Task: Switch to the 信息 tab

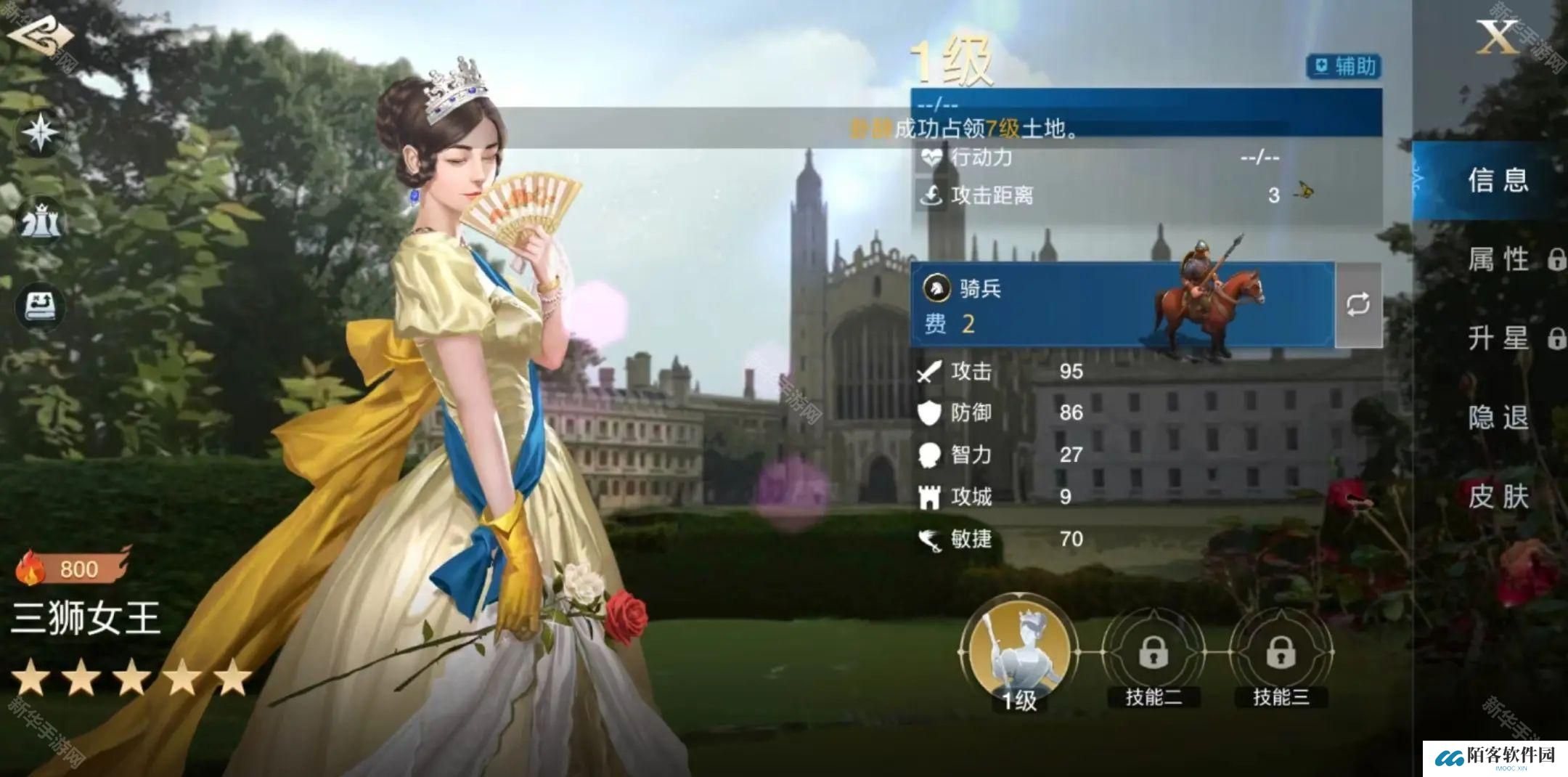Action: click(x=1498, y=180)
